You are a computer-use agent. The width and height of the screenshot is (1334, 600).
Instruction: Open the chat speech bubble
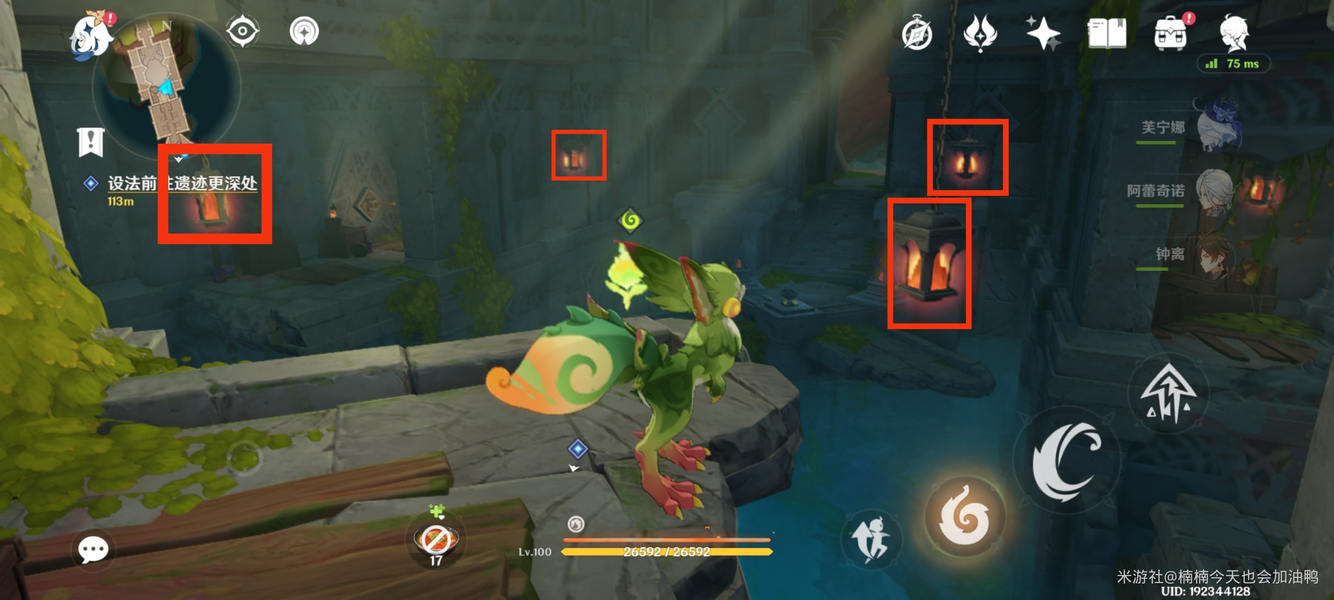(x=93, y=549)
